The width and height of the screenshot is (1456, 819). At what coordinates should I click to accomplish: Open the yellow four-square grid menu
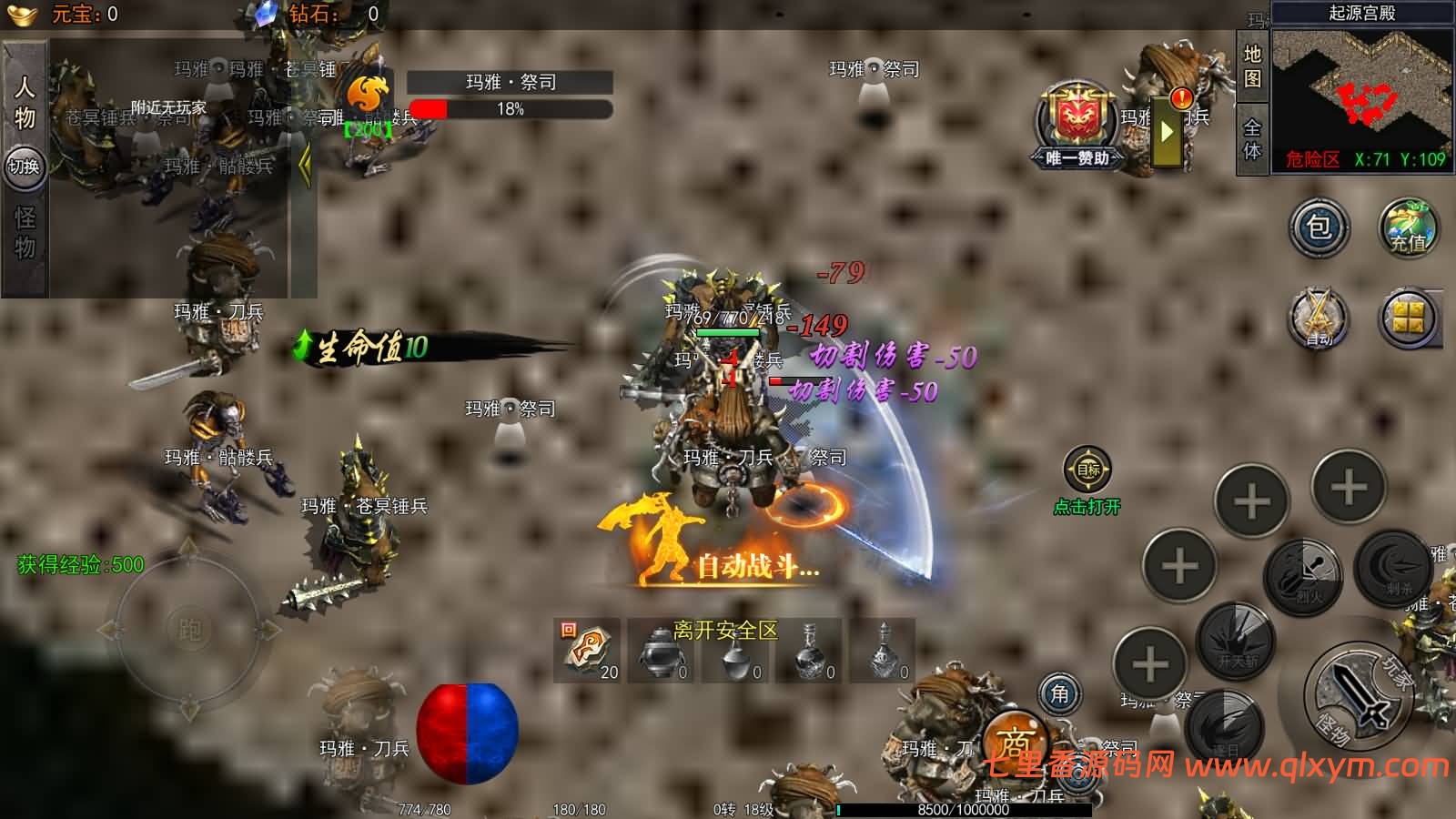(1408, 318)
